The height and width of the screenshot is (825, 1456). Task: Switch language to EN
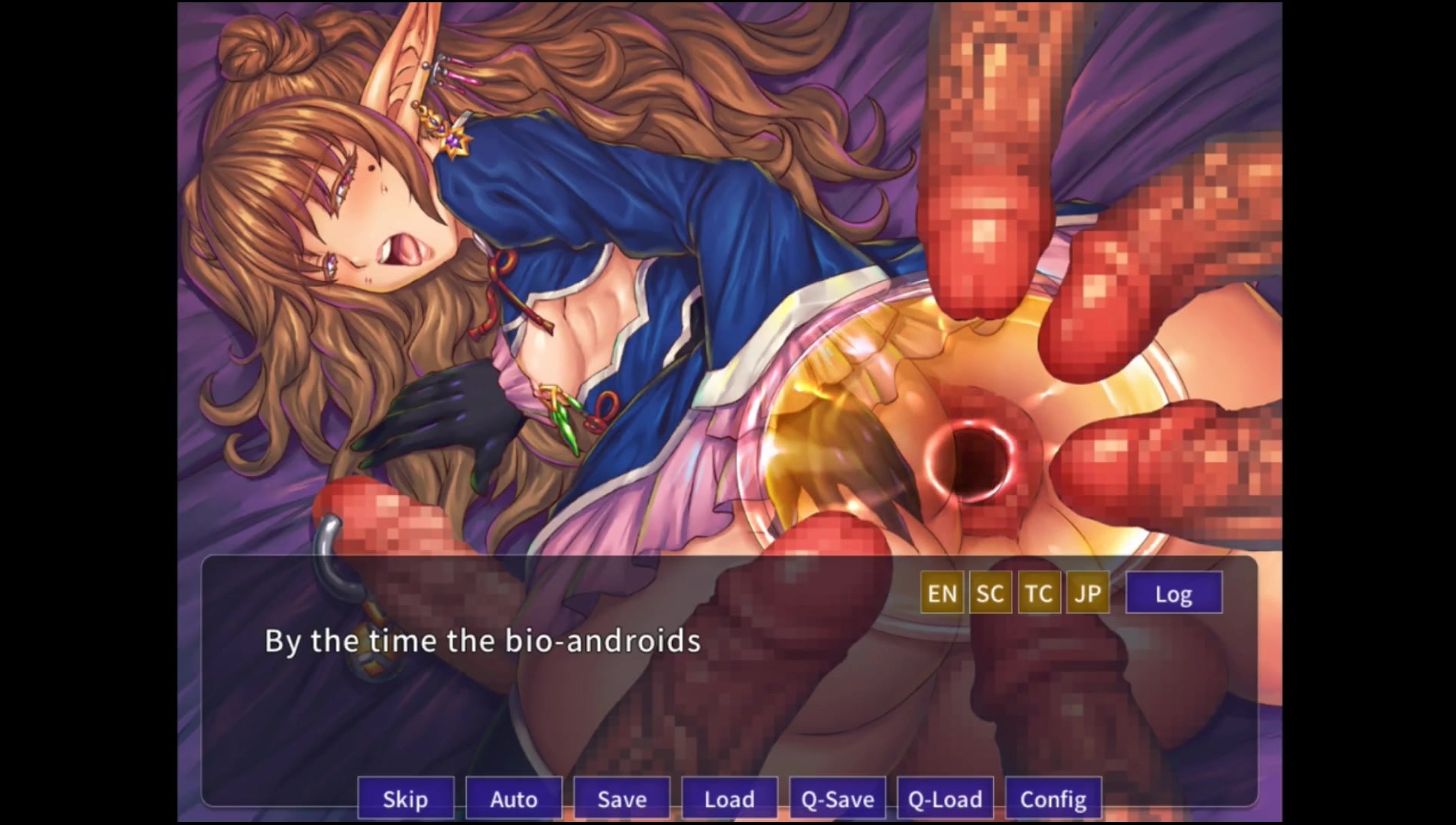942,594
